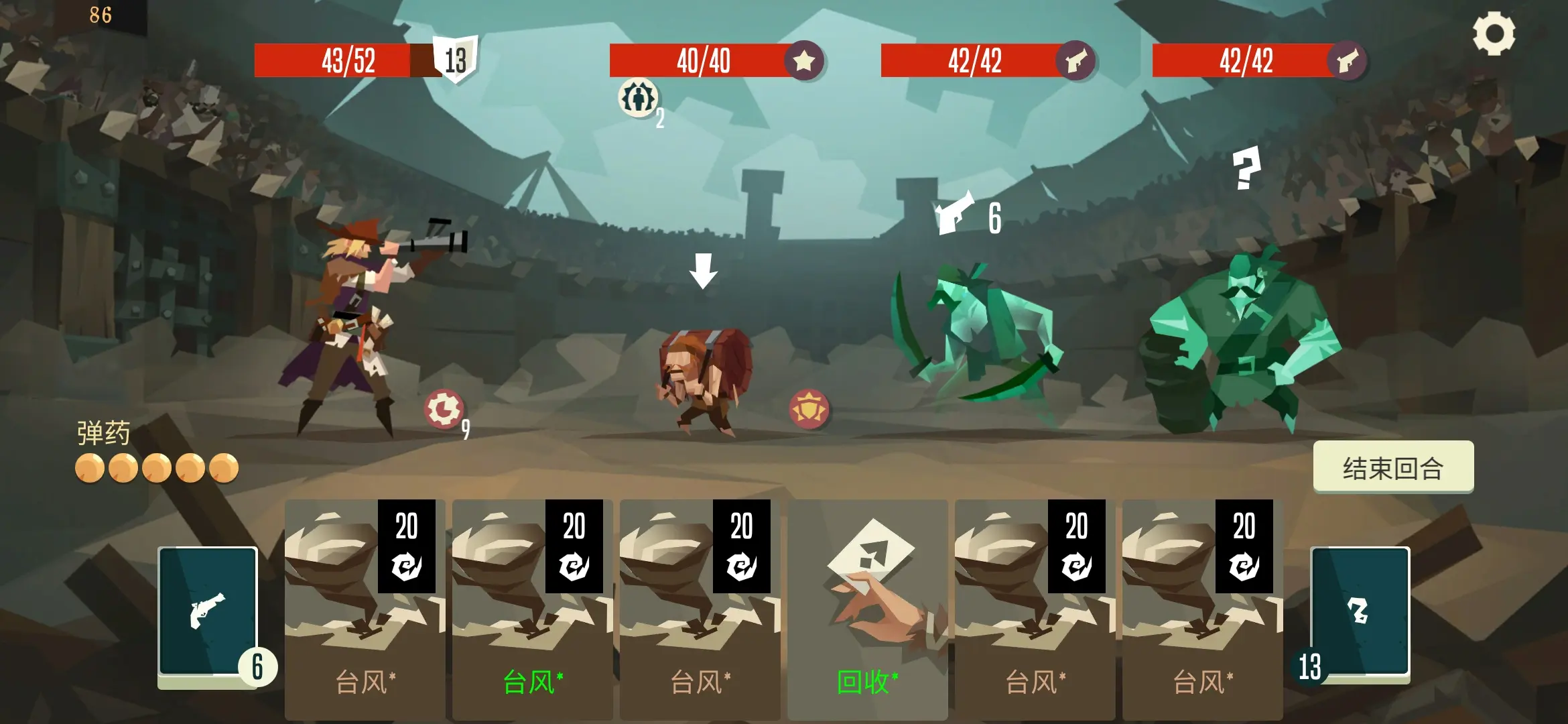The image size is (1568, 724).
Task: Open the revolver draw pile deck
Action: [x=208, y=613]
